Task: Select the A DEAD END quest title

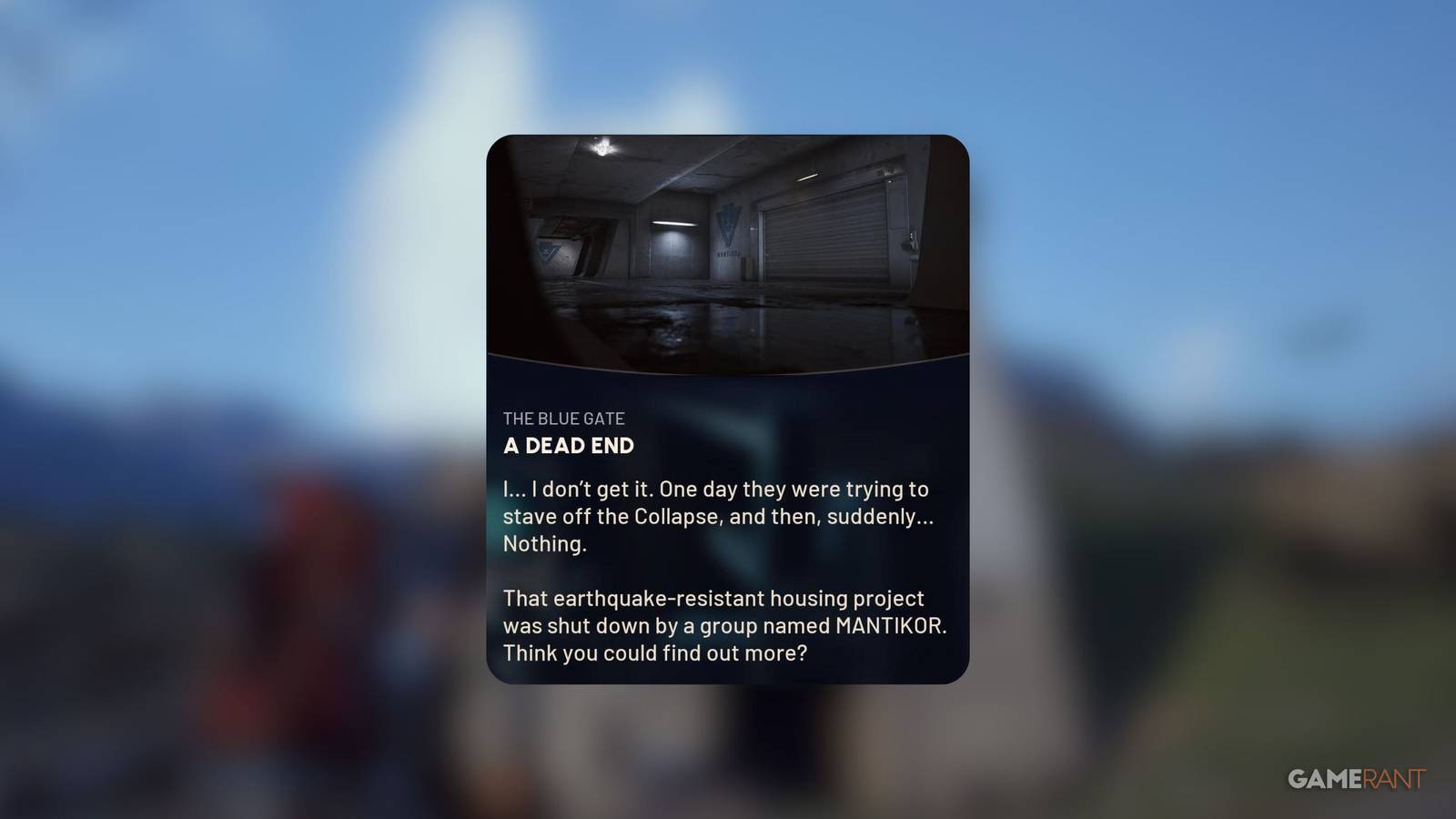Action: (571, 447)
